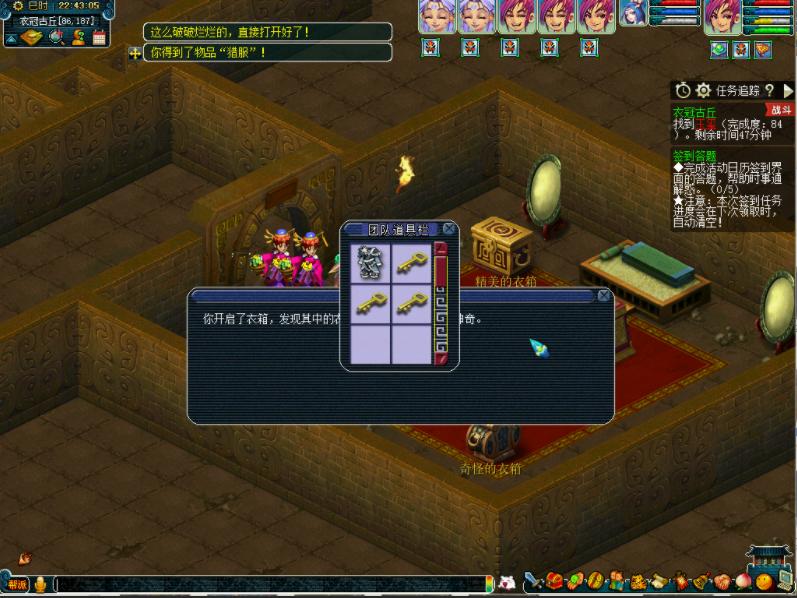The image size is (797, 598).
Task: Click the crossed-arrows move icon beside message
Action: pos(135,52)
